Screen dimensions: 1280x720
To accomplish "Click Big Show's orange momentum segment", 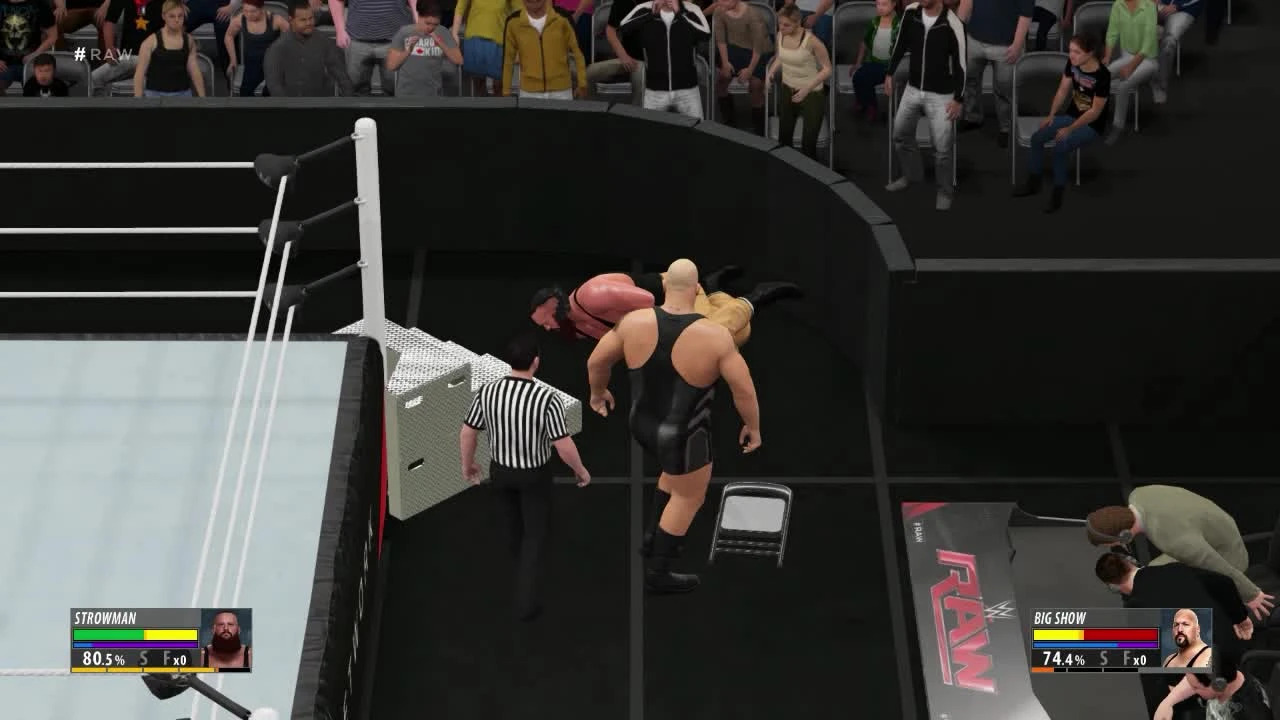I will [x=1043, y=670].
